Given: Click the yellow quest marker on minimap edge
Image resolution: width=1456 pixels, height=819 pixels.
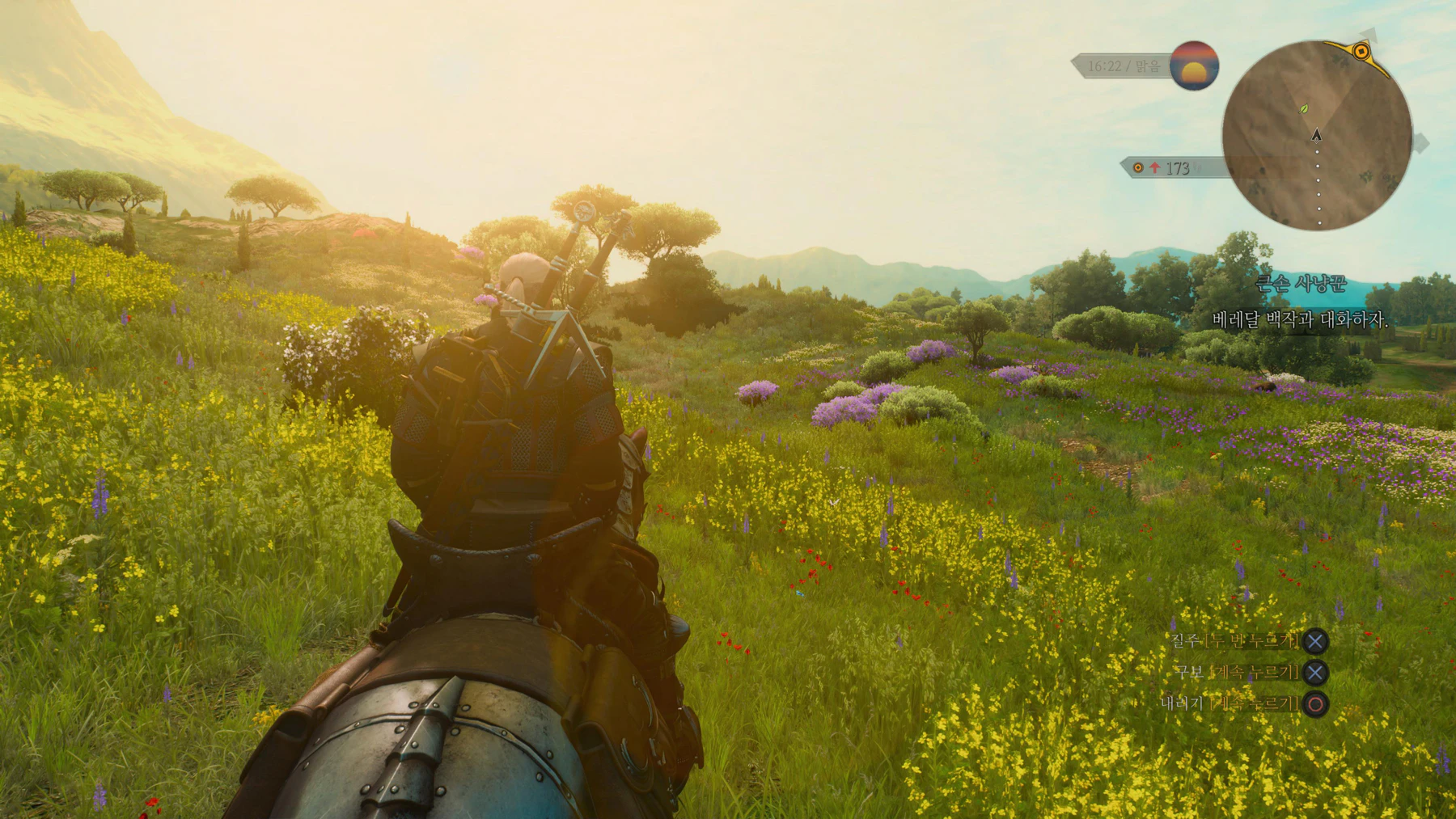Looking at the screenshot, I should click(x=1361, y=52).
